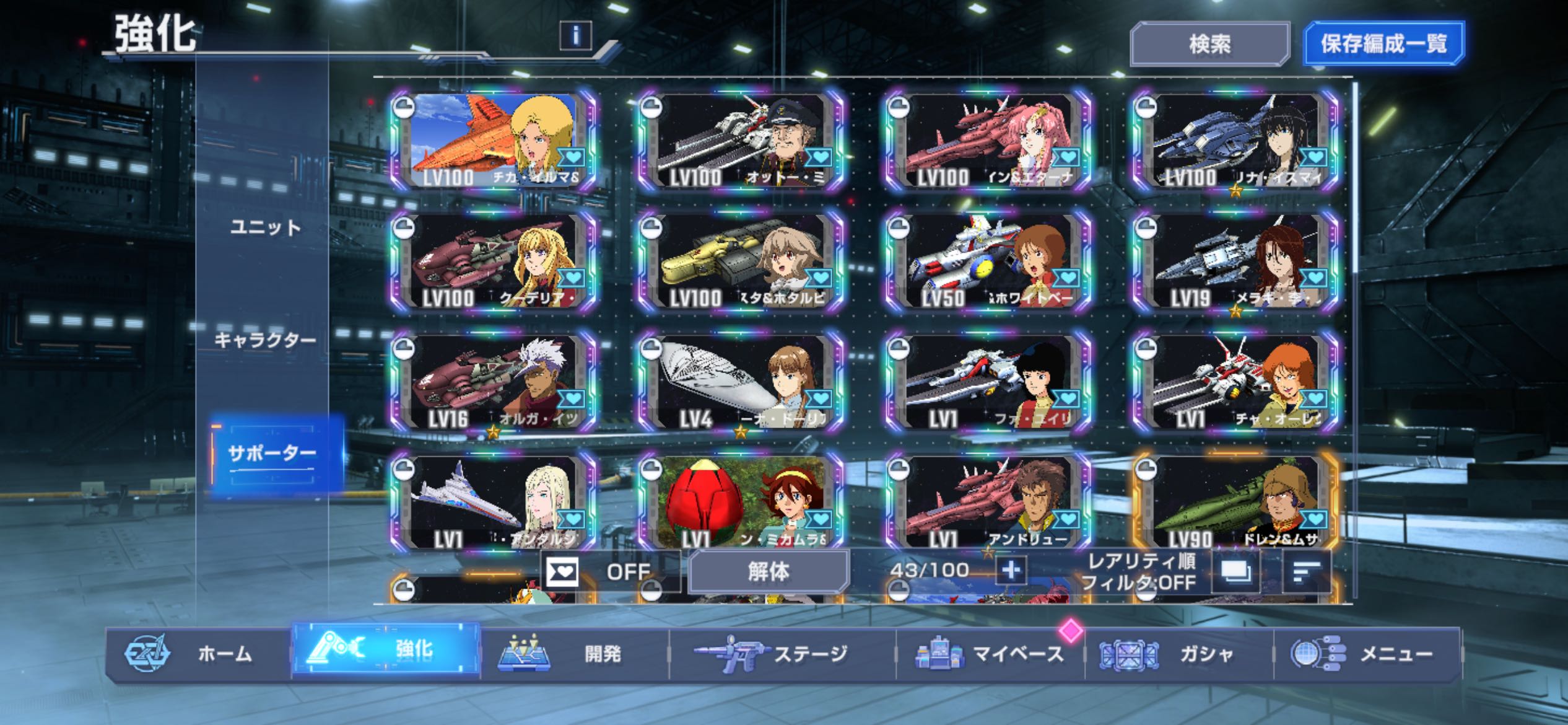Screen dimensions: 1568x725
Task: Switch to the キャラクター tab
Action: [265, 340]
